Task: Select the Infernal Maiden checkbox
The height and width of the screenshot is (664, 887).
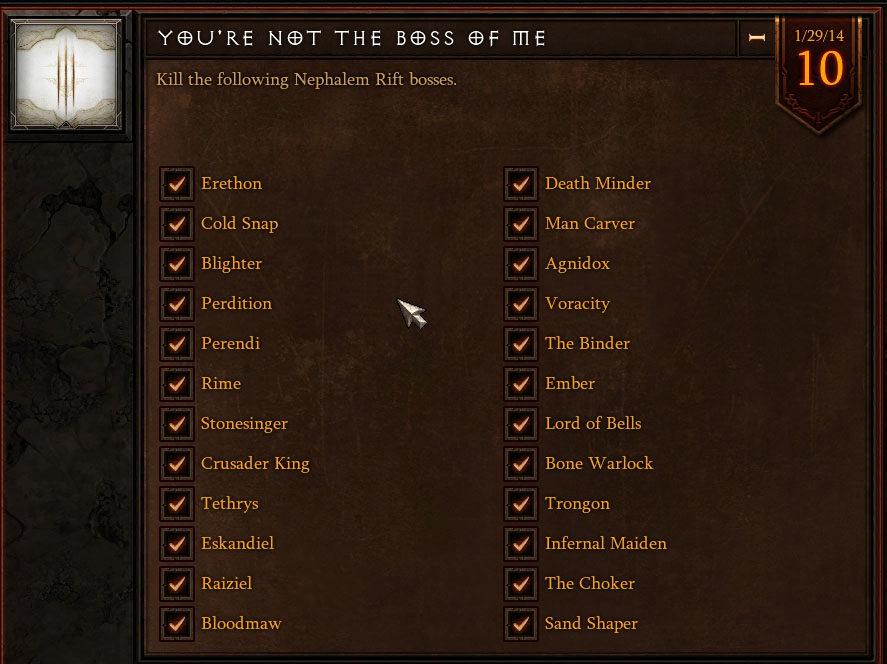Action: pos(521,544)
